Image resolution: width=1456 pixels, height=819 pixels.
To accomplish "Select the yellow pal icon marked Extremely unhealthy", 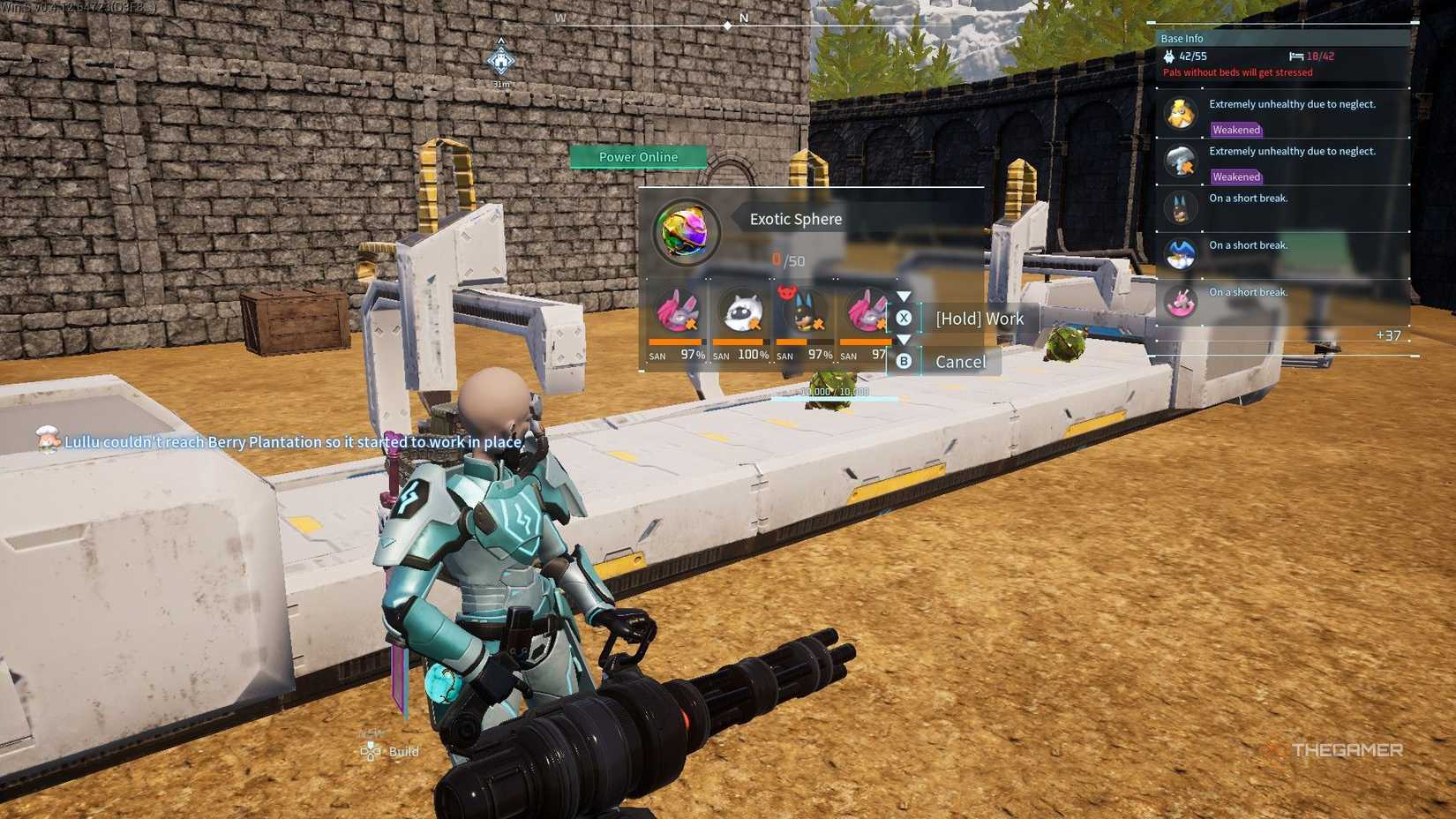I will click(x=1182, y=114).
